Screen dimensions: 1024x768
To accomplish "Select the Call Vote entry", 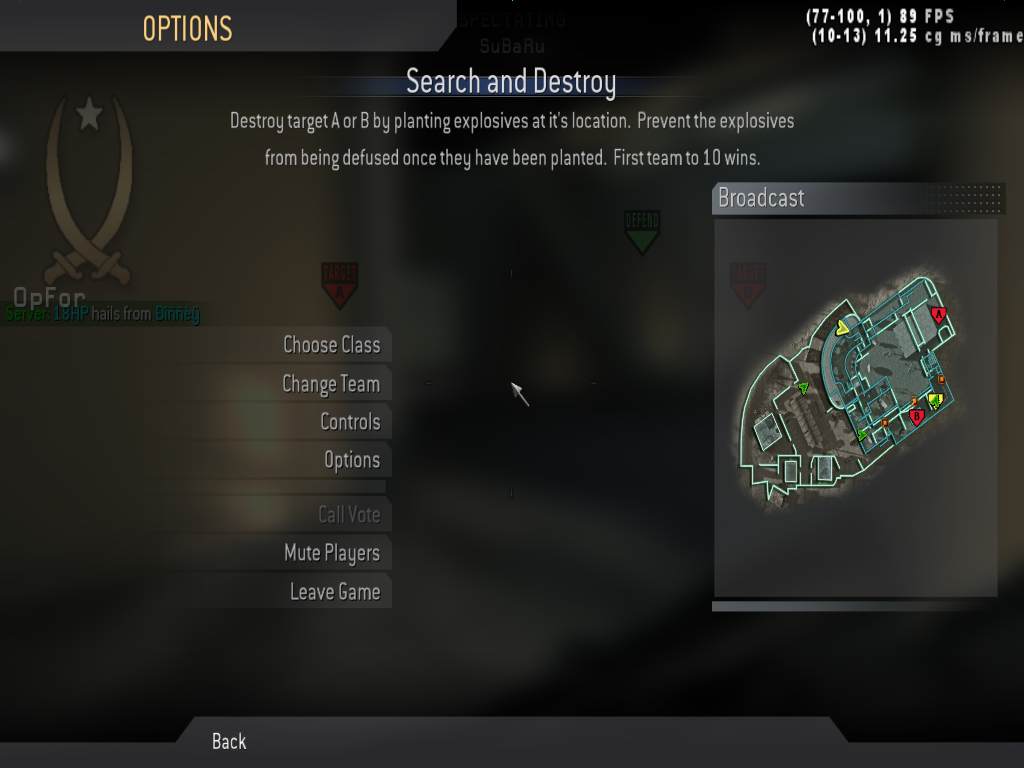I will click(x=348, y=515).
